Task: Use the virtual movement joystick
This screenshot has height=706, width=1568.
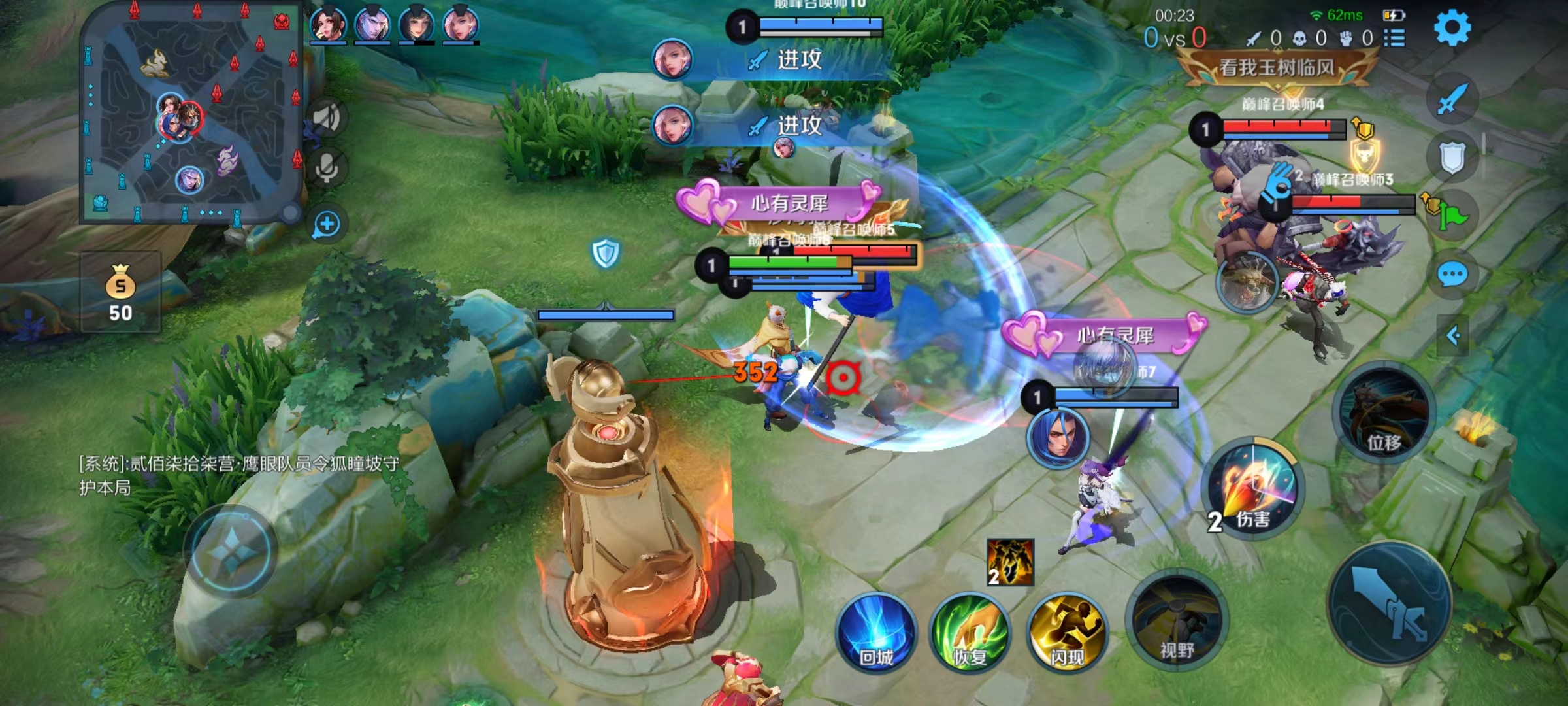Action: (x=230, y=552)
